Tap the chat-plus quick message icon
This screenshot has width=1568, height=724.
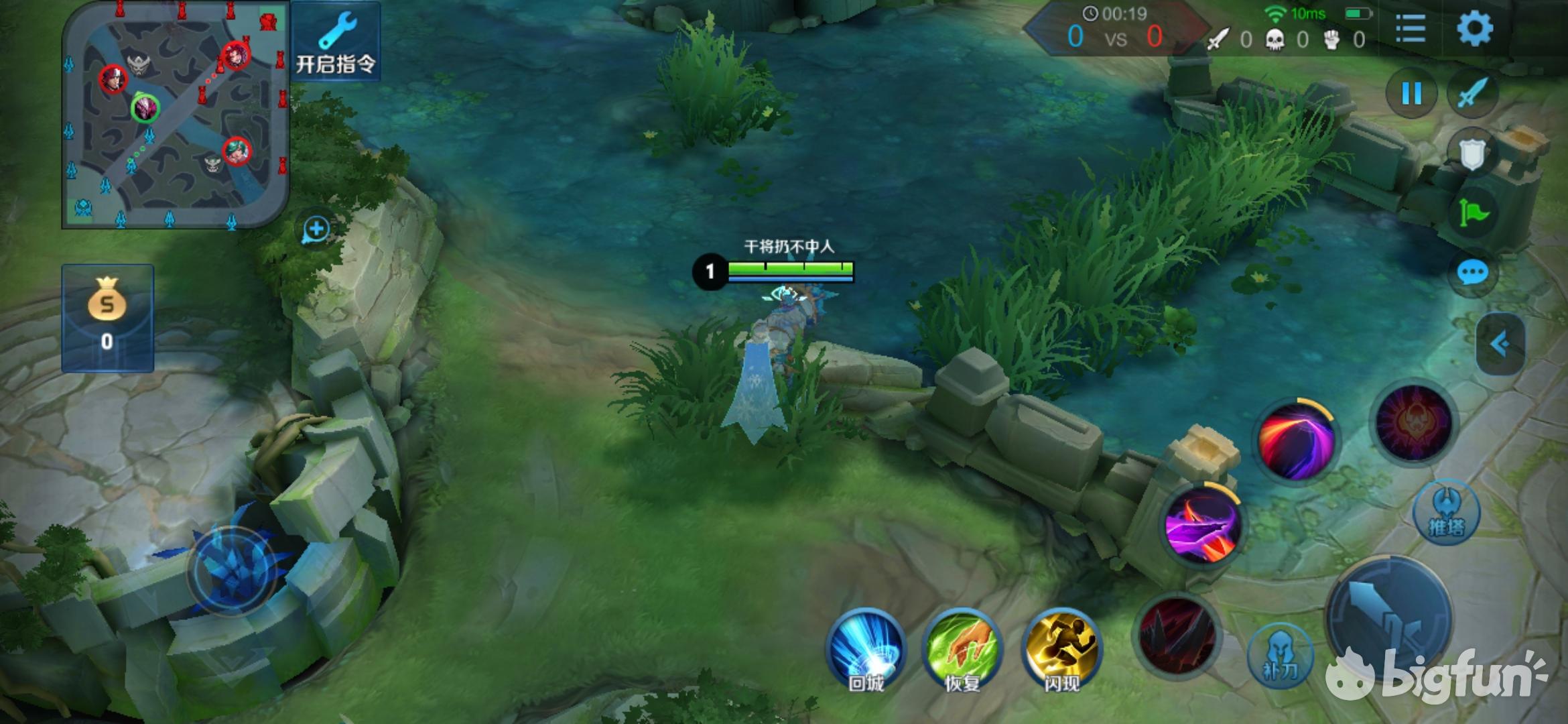[x=316, y=230]
